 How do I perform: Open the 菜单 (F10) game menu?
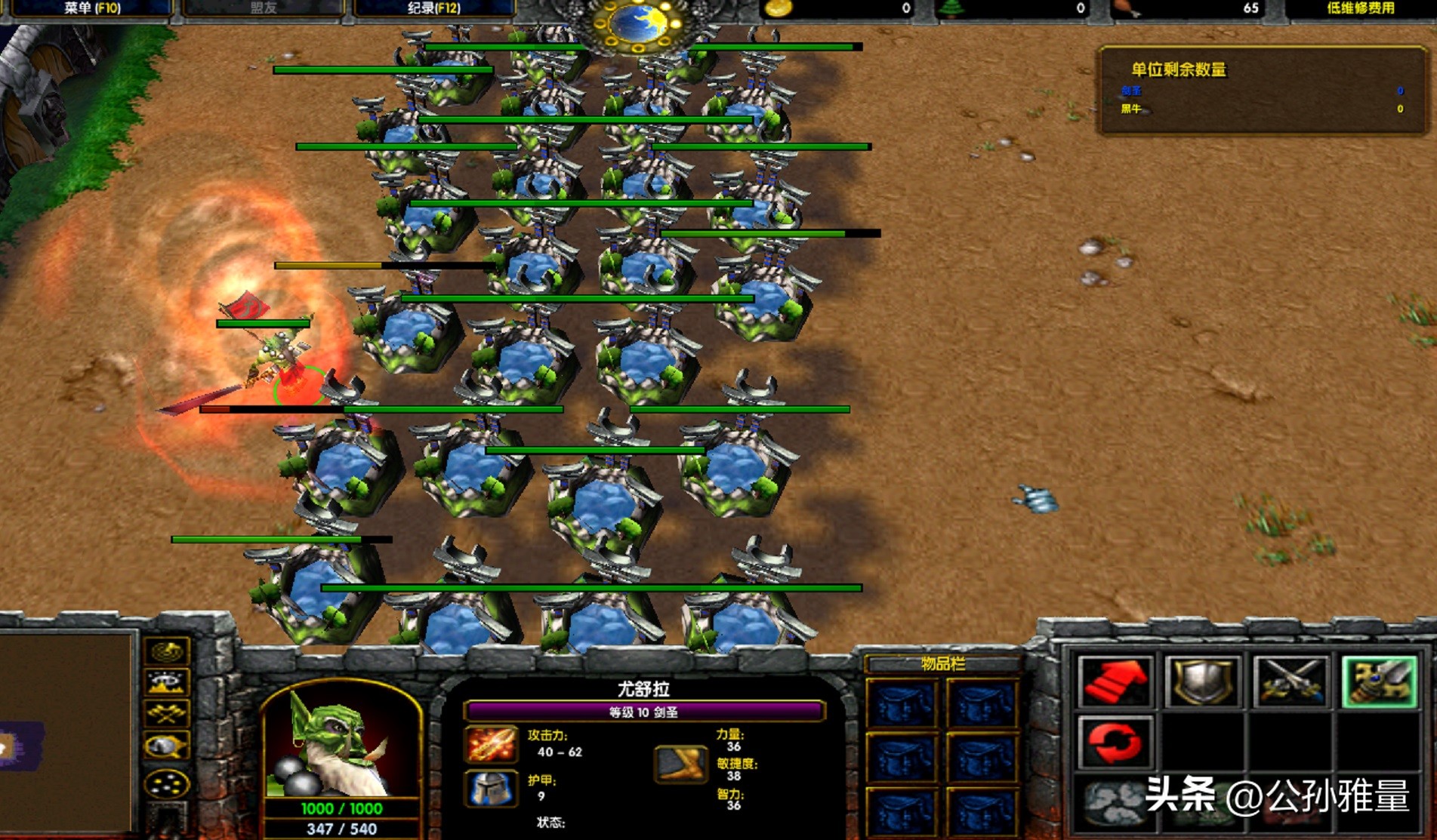91,9
